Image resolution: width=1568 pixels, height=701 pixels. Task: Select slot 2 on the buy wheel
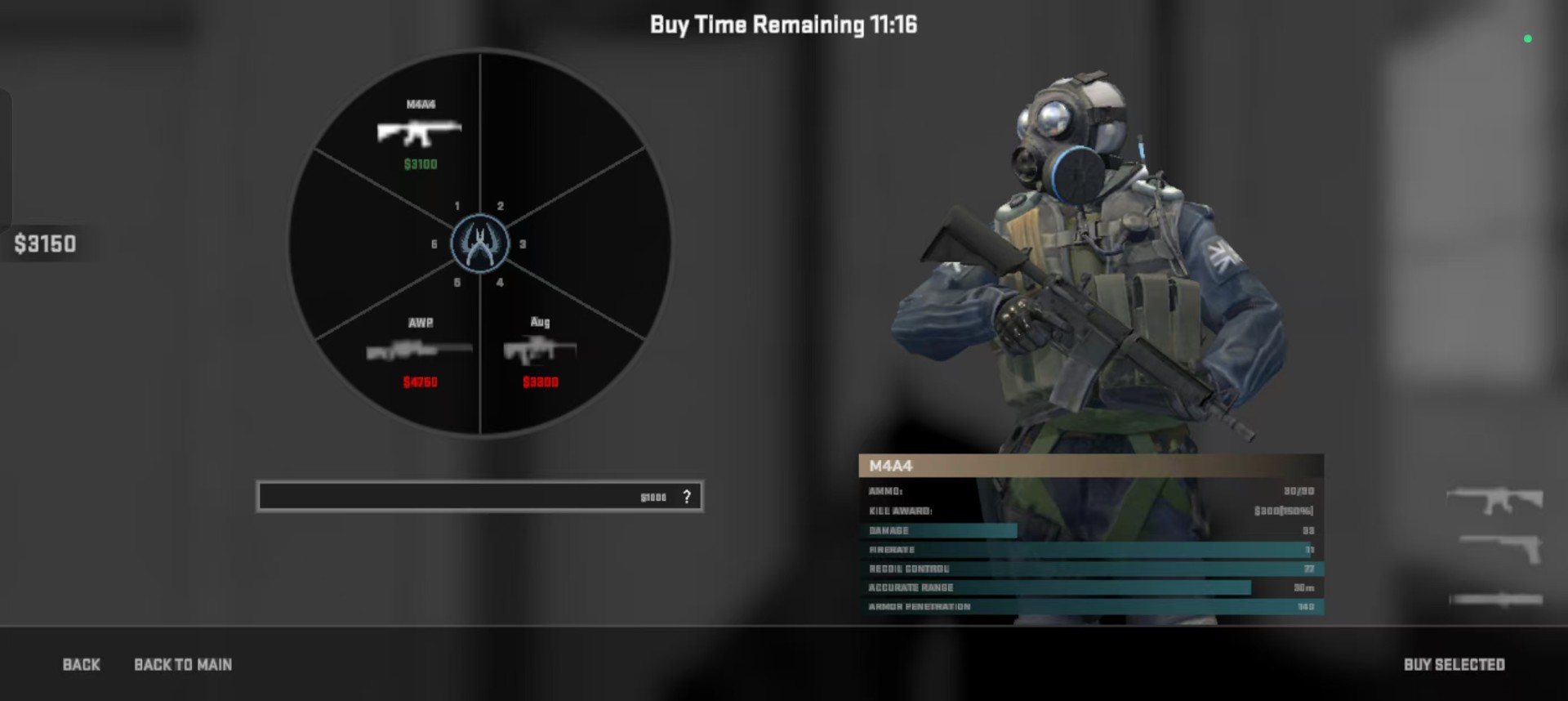(501, 207)
